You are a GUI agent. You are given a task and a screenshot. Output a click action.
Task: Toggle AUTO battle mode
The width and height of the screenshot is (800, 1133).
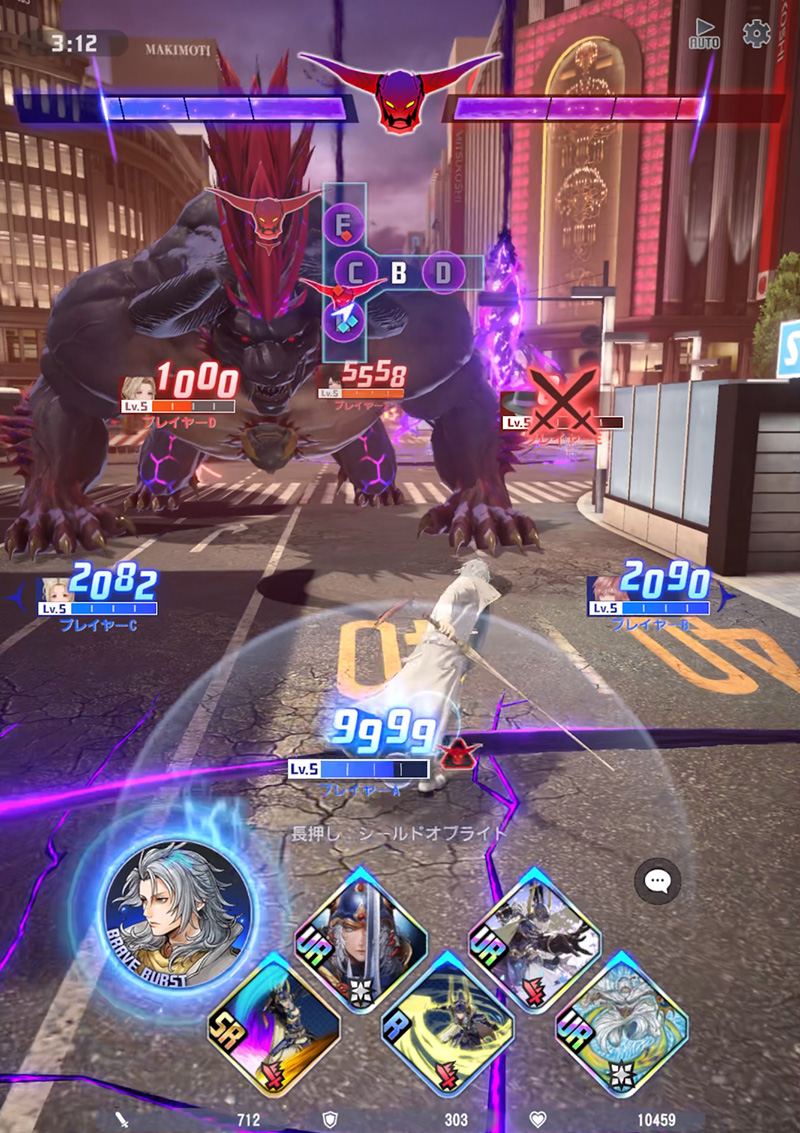[x=704, y=34]
